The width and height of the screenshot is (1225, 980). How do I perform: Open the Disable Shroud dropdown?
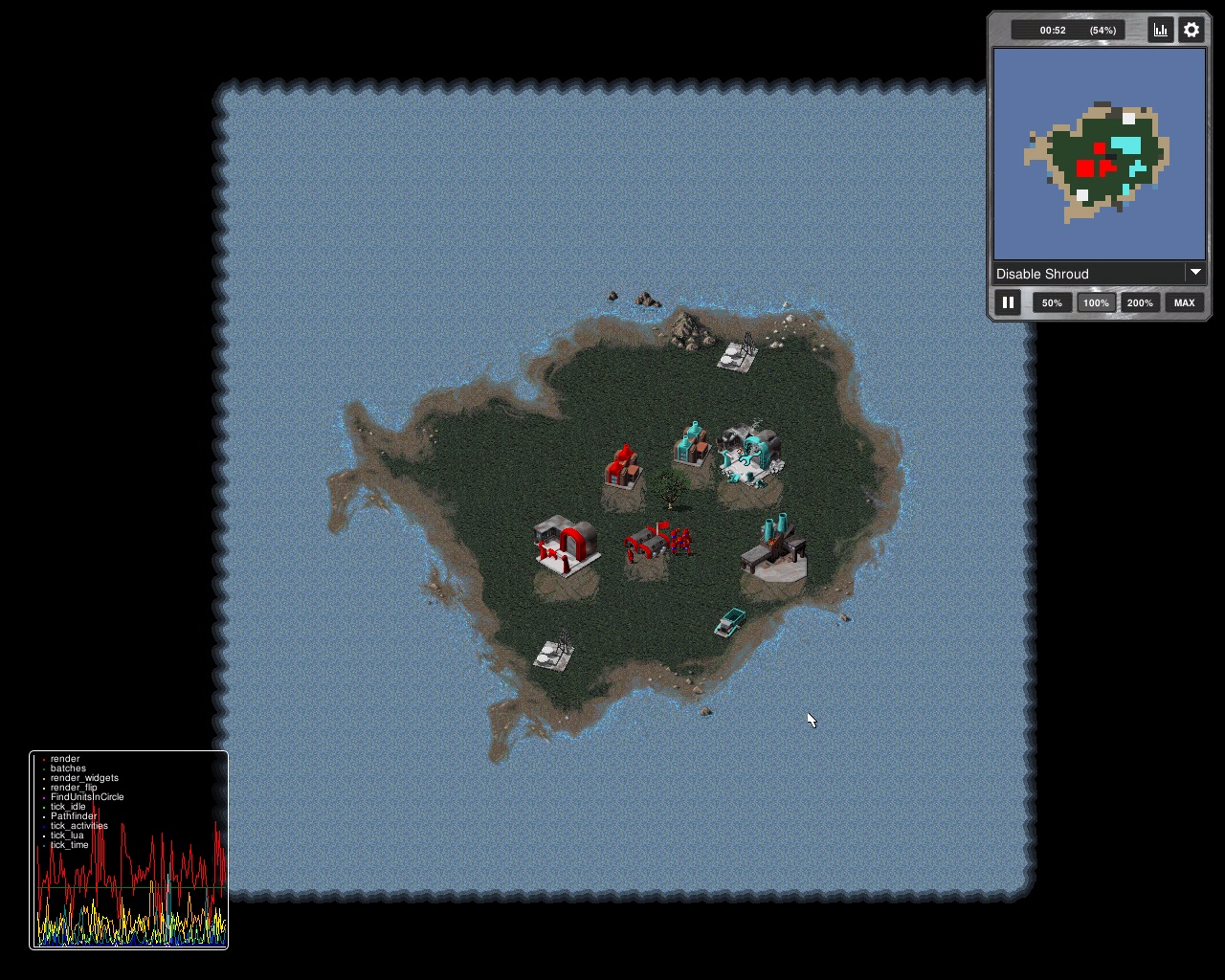(x=1099, y=274)
